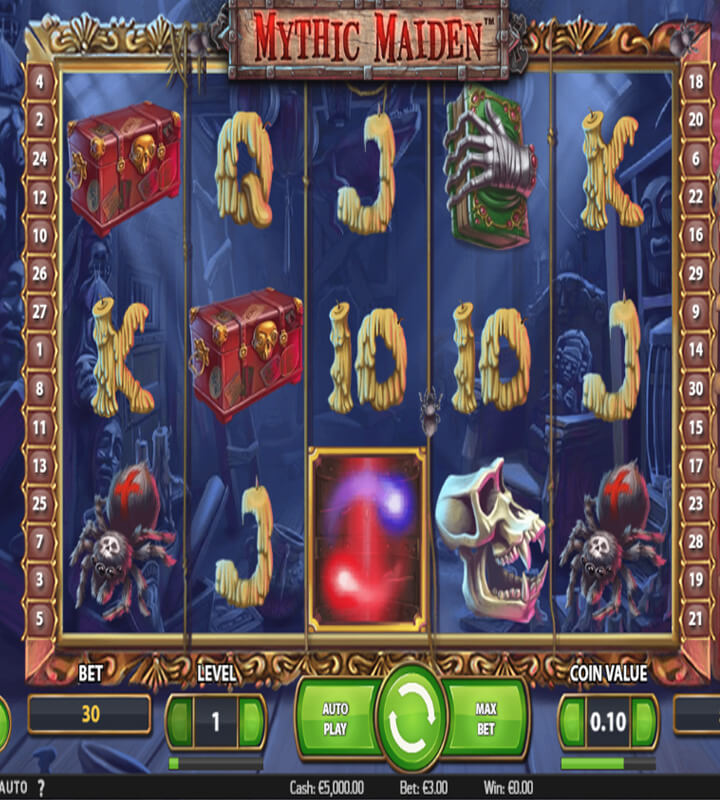Open the question mark help
Viewport: 720px width, 800px height.
[42, 787]
